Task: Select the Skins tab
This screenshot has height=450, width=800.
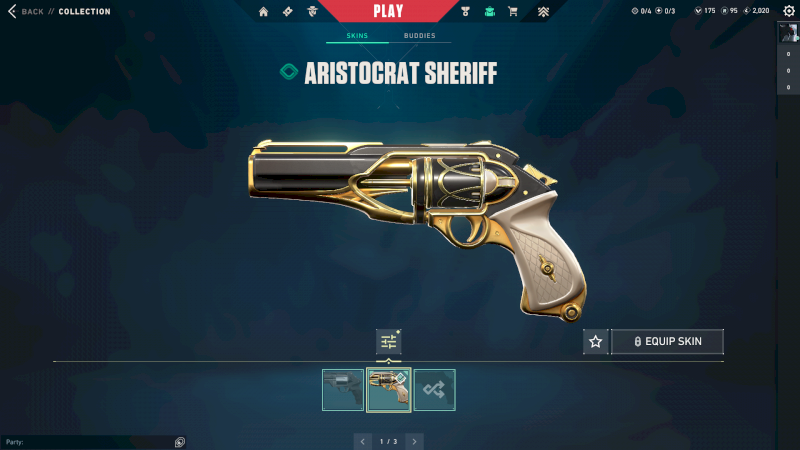Action: point(357,36)
